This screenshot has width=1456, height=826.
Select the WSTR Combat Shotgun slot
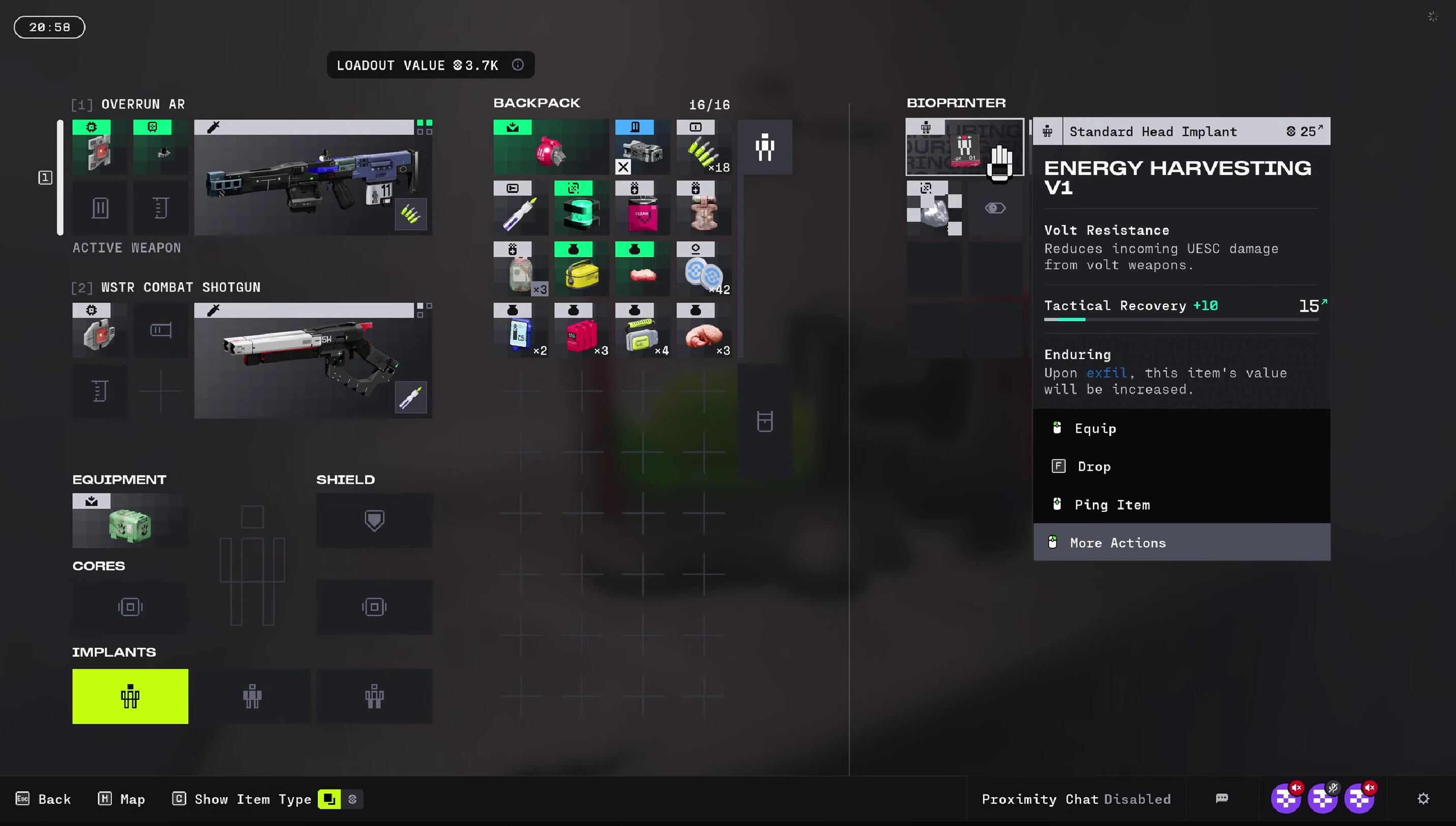click(313, 361)
